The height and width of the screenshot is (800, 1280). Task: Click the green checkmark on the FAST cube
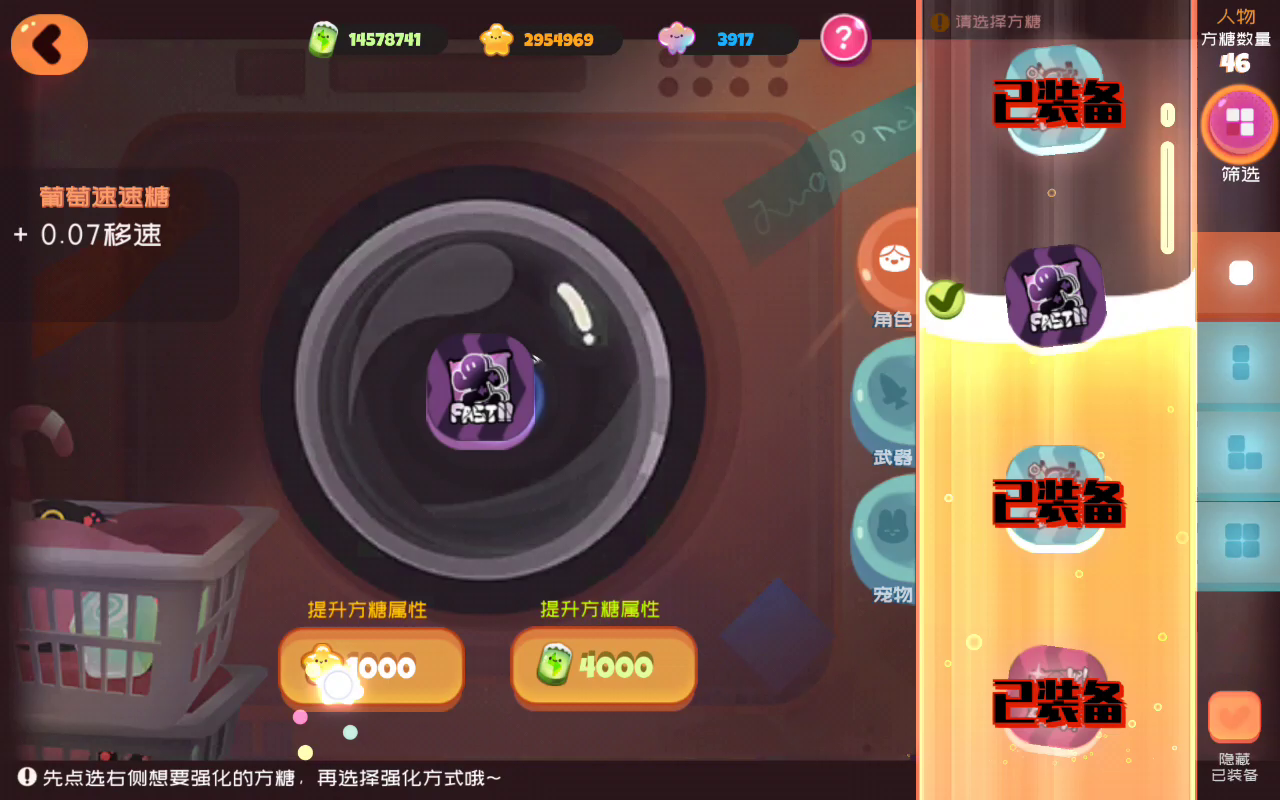pos(943,300)
